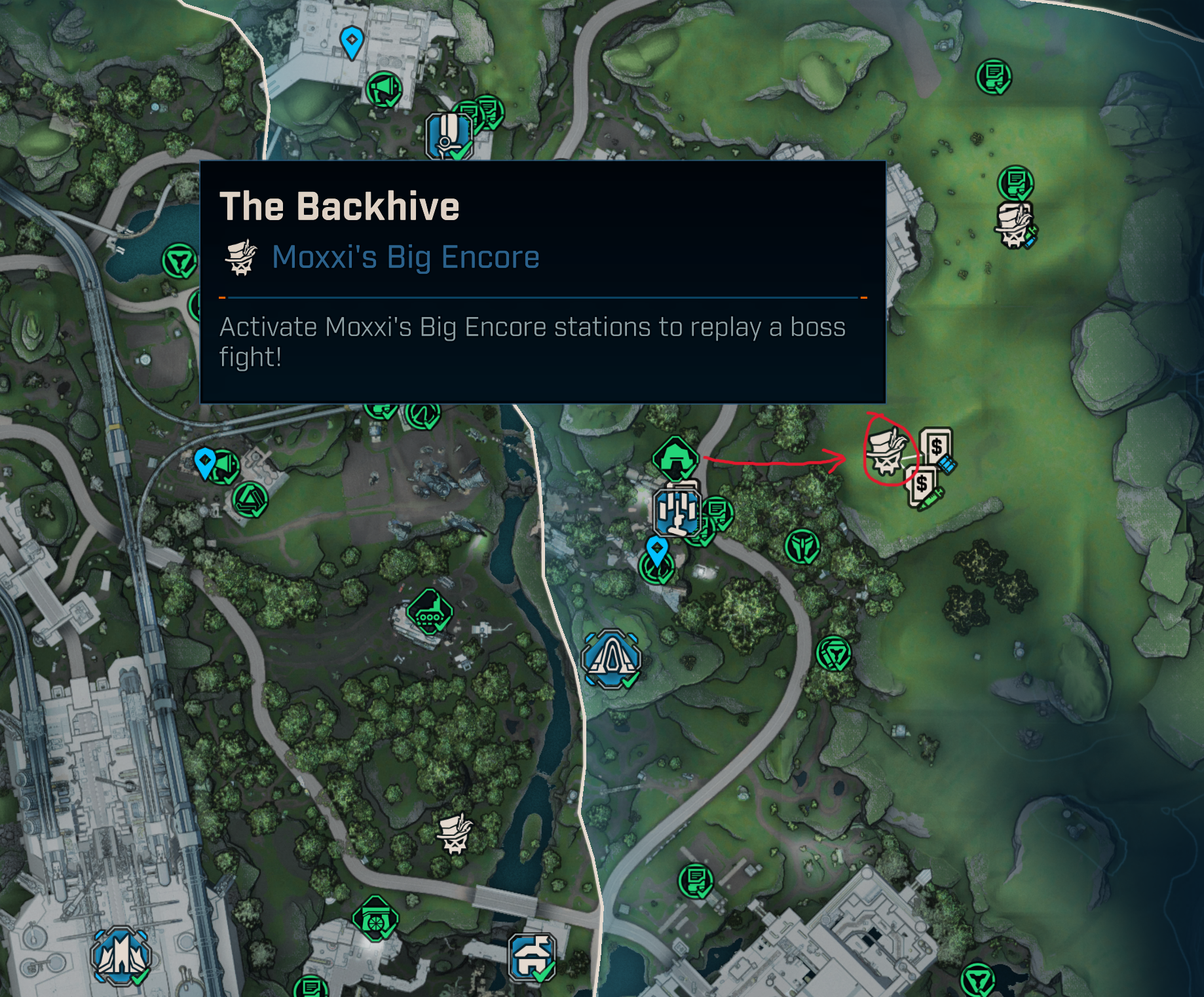Screen dimensions: 1204x997
Task: Select the blue triple-spire marker
Action: tap(121, 956)
